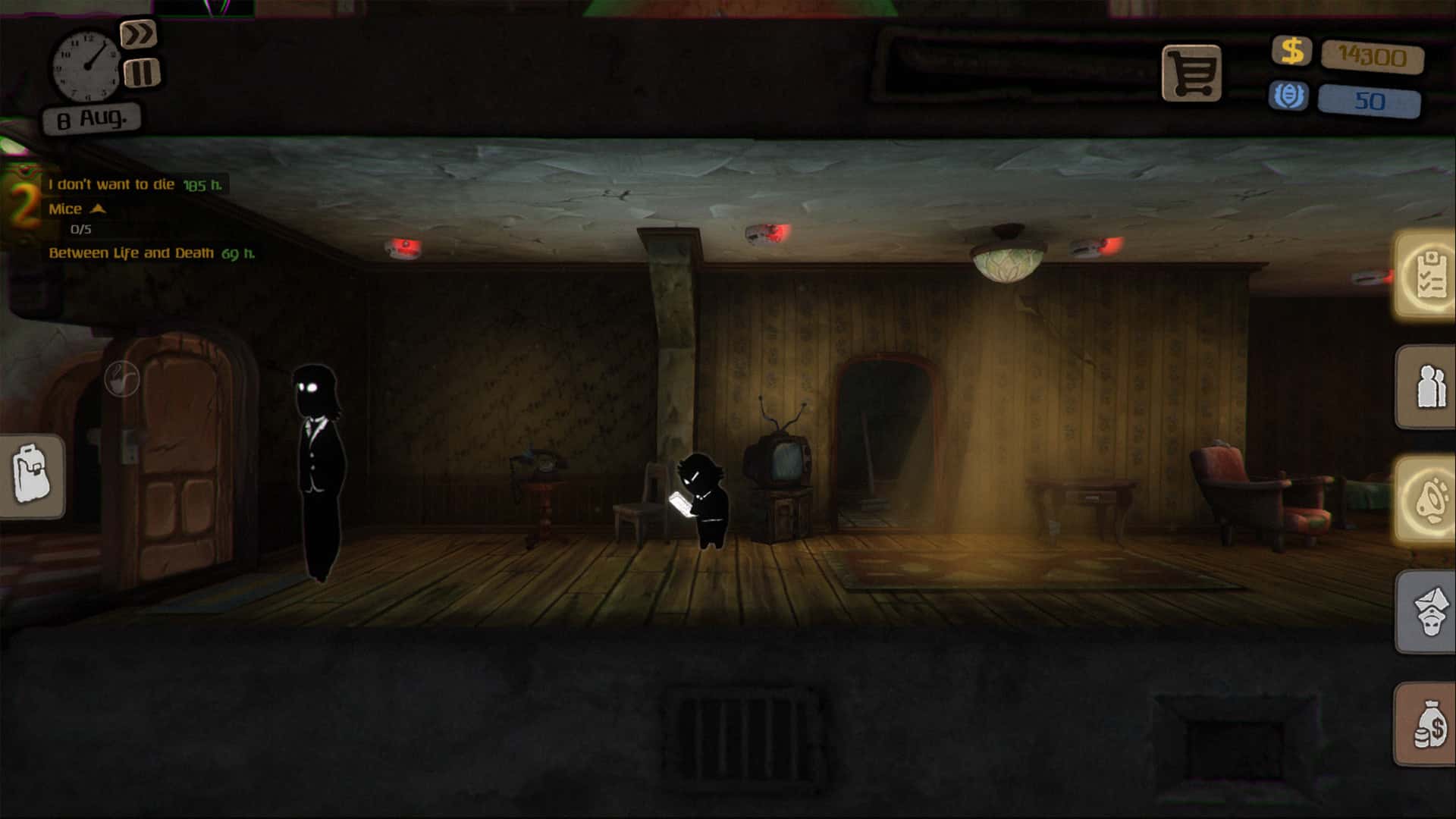The height and width of the screenshot is (819, 1456).
Task: Enable fast-forward time speed
Action: (140, 33)
